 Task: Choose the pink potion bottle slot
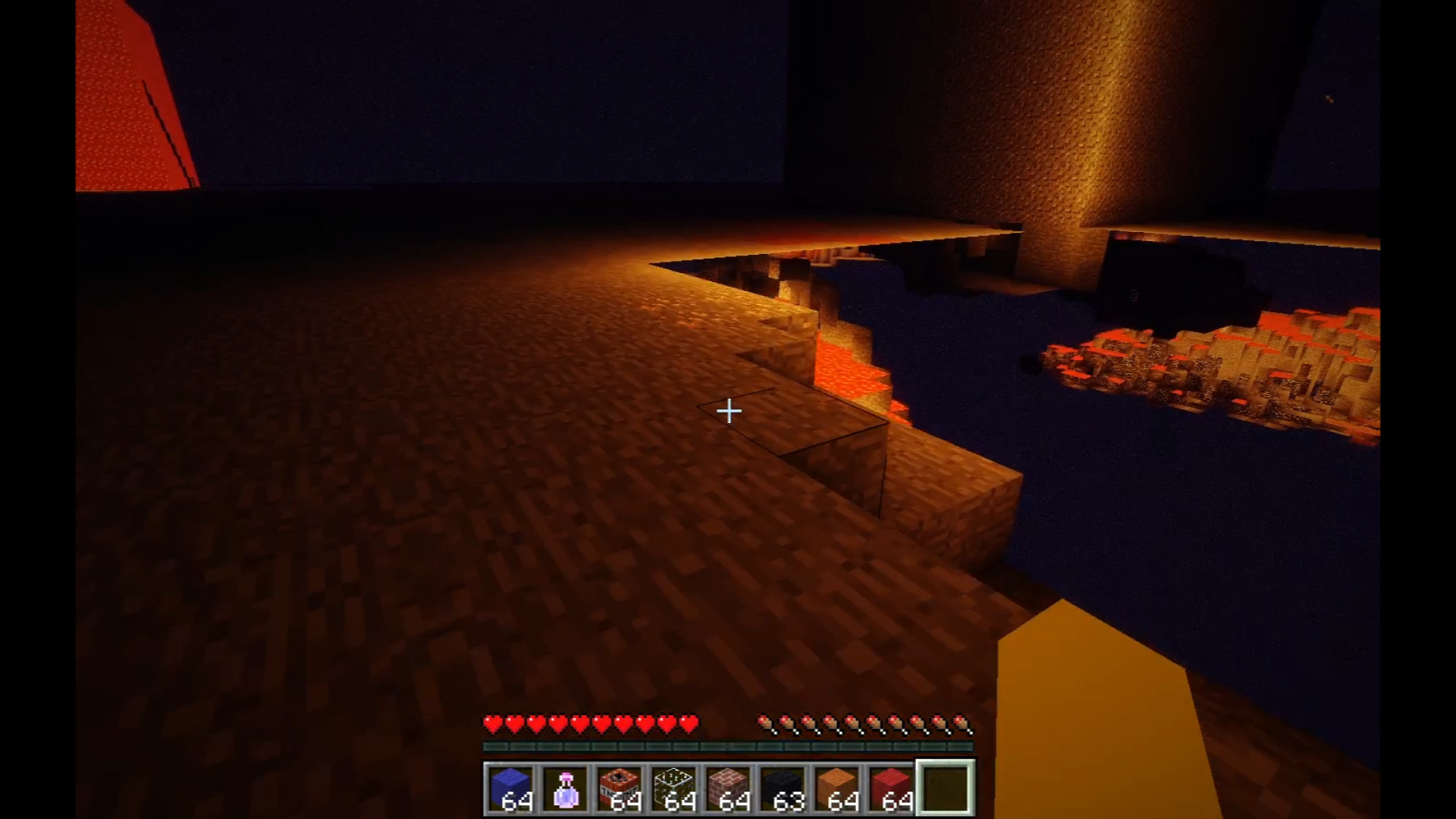point(565,788)
